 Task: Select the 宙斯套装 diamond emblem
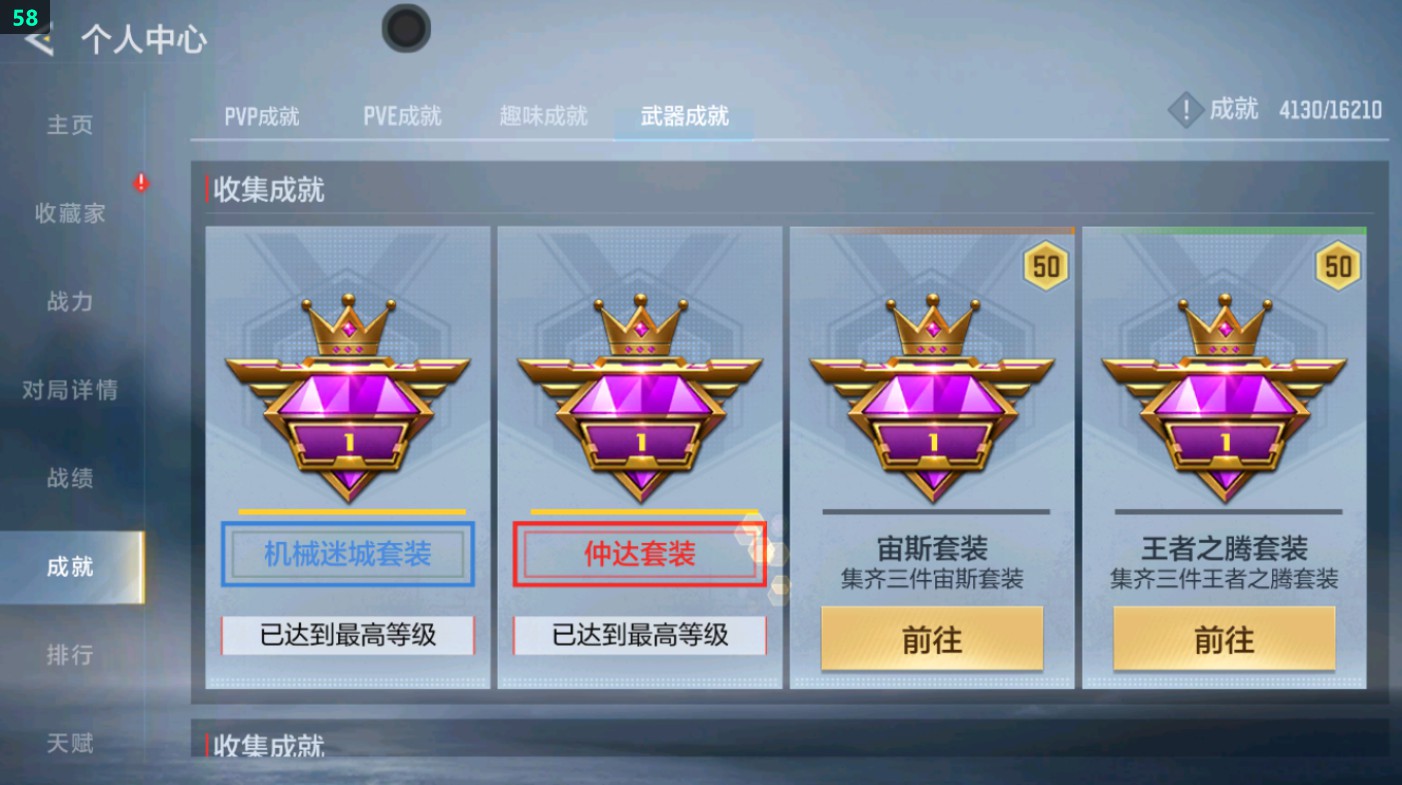[x=932, y=400]
